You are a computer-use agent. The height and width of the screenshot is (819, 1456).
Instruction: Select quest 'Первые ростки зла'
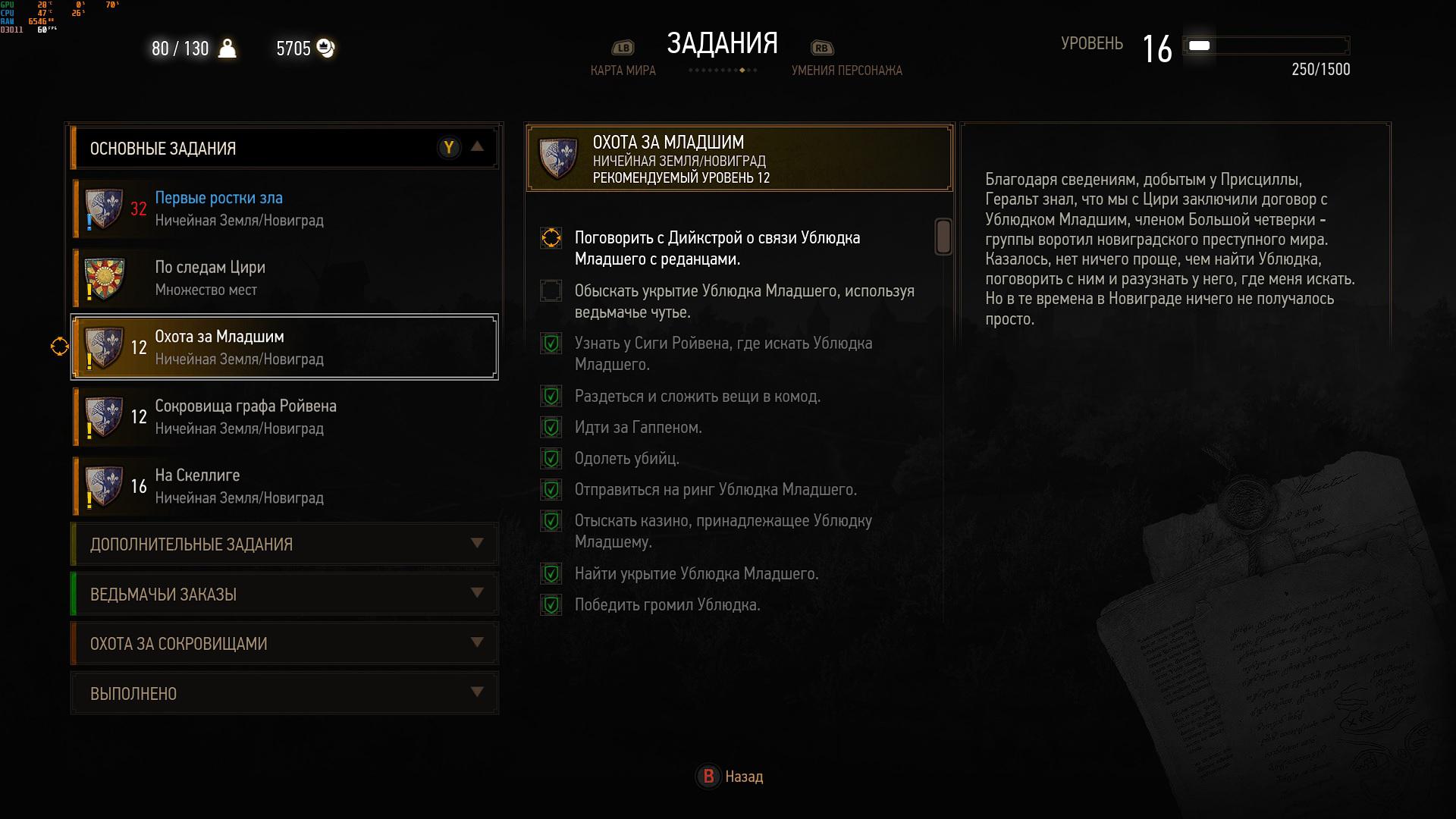[284, 209]
